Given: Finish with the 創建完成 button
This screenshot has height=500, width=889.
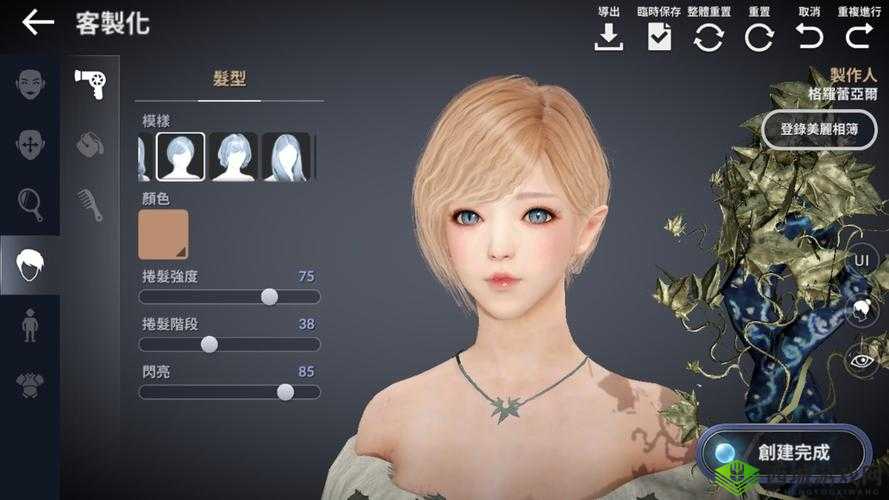Looking at the screenshot, I should pos(780,452).
